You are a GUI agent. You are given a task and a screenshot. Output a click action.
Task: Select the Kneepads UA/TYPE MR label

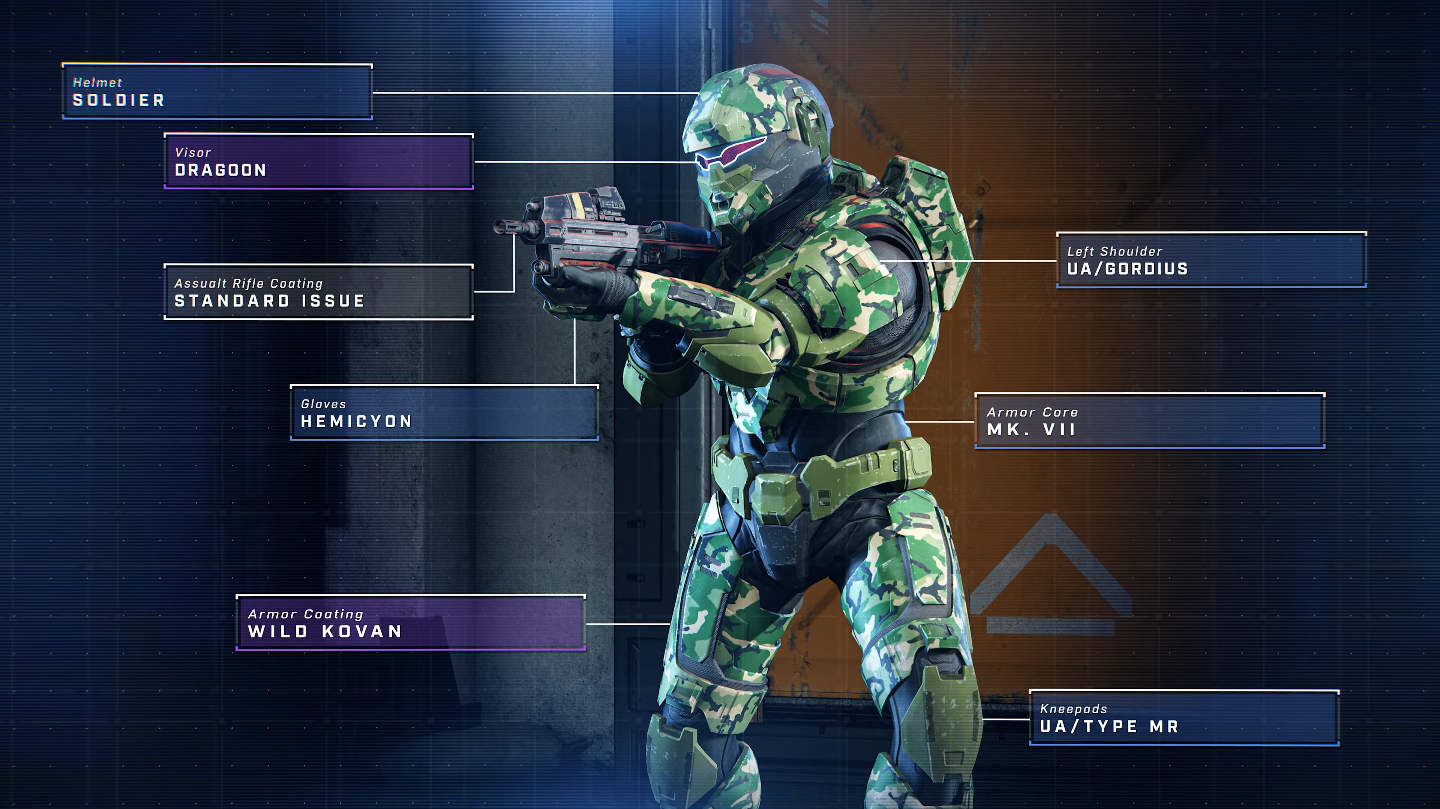[x=1184, y=718]
